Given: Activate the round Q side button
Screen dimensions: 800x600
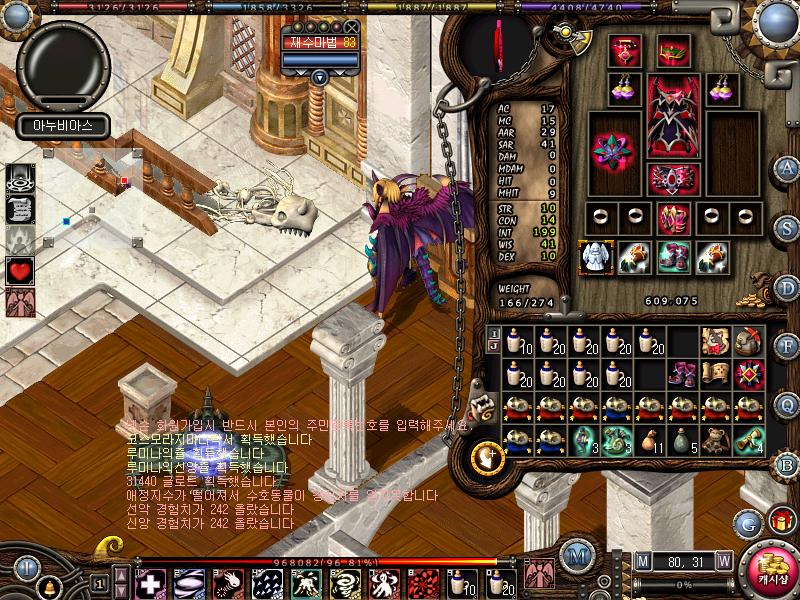Looking at the screenshot, I should [x=787, y=404].
